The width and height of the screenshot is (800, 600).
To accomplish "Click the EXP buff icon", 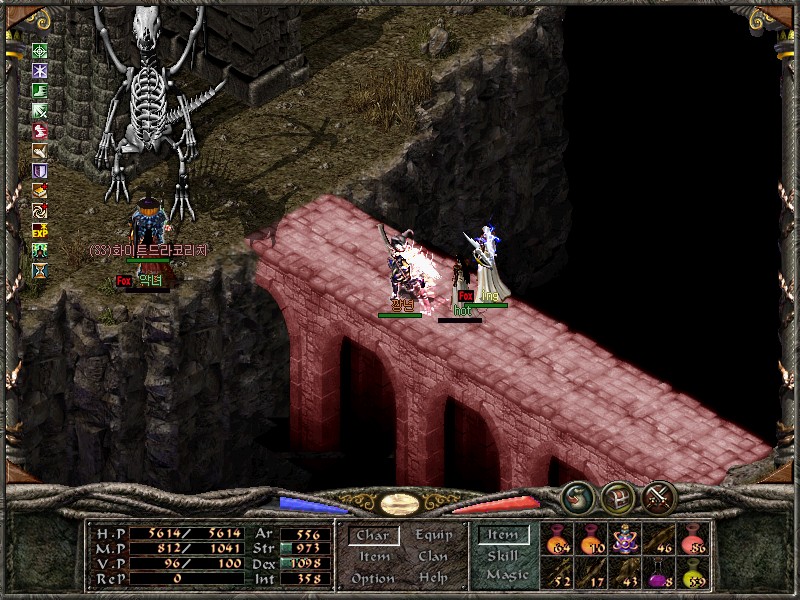I will pyautogui.click(x=40, y=230).
